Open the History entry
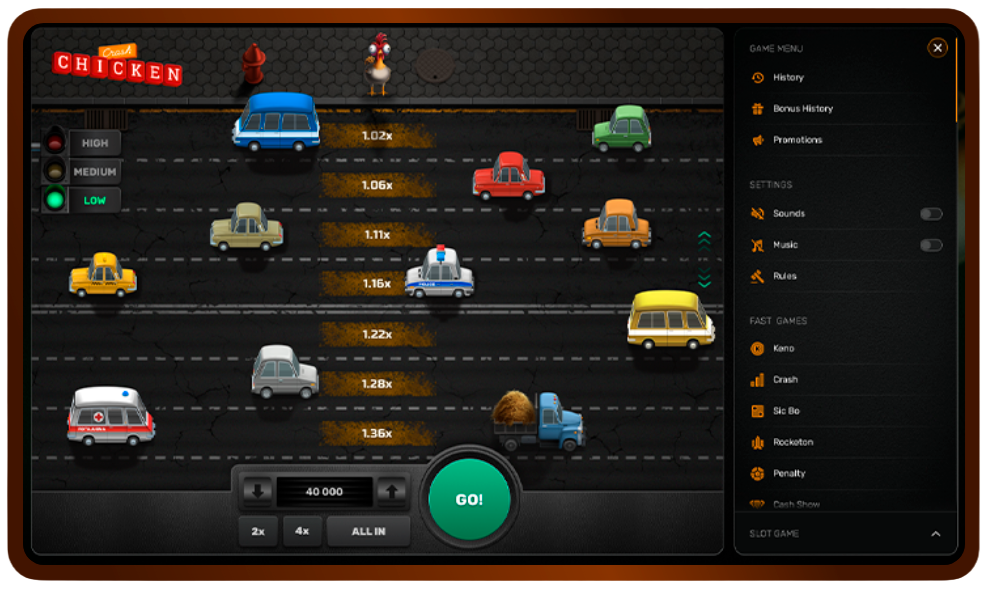This screenshot has height=590, width=995. [788, 77]
